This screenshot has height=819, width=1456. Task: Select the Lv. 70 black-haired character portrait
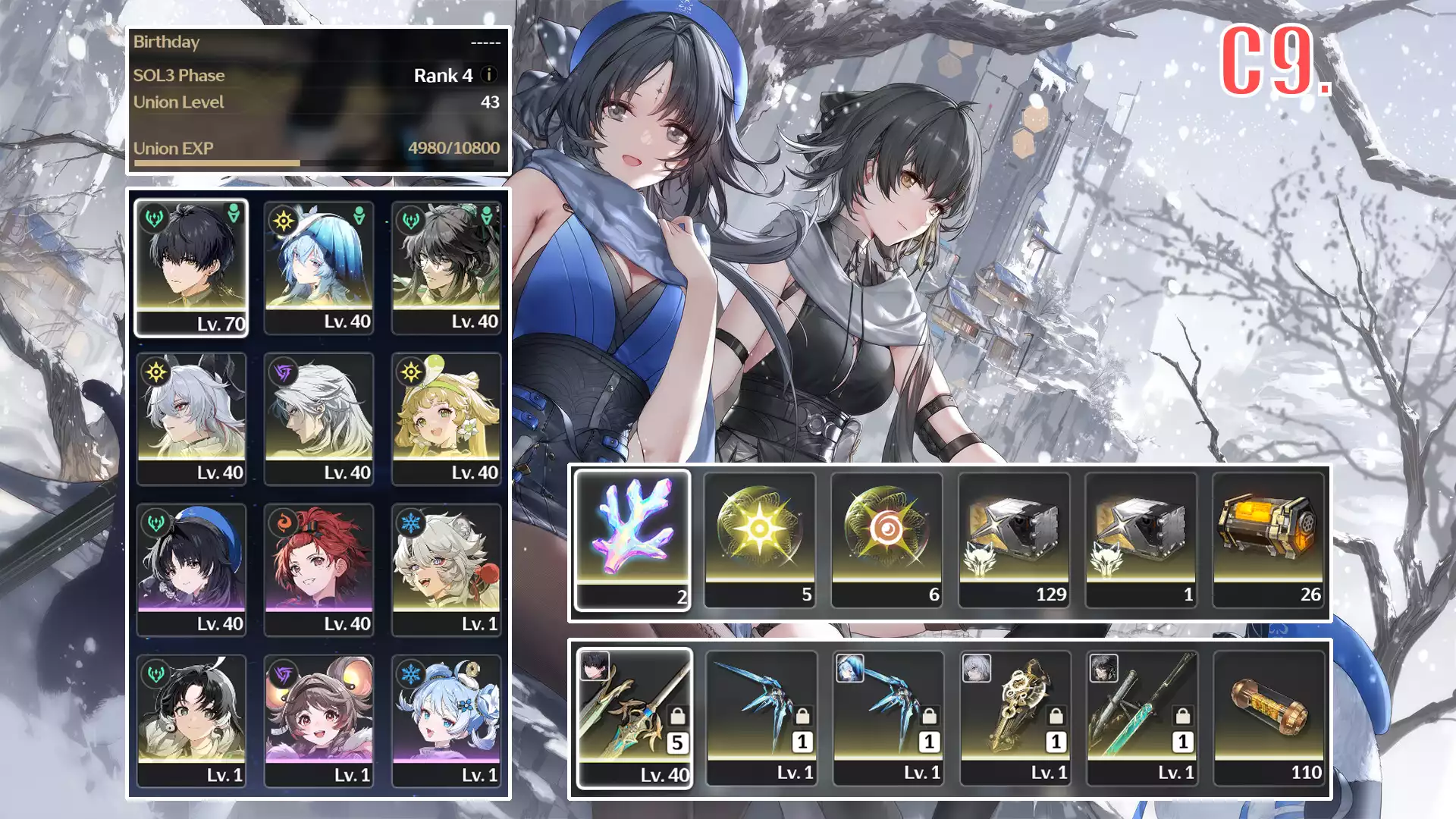click(192, 265)
